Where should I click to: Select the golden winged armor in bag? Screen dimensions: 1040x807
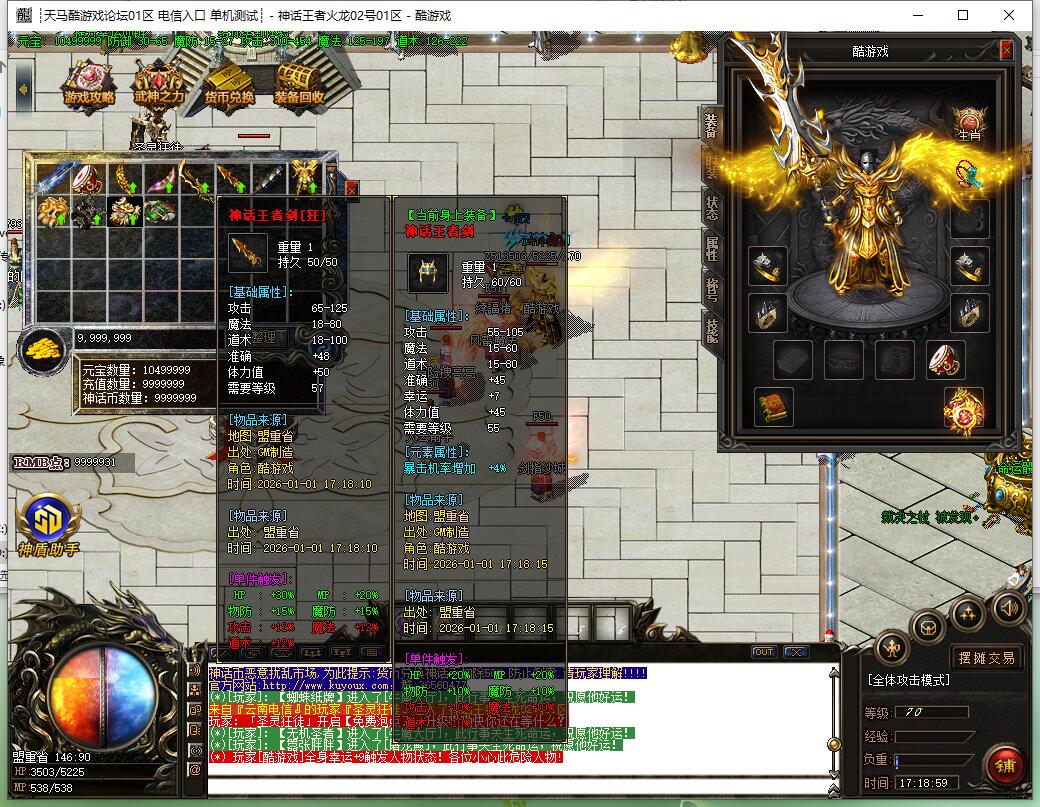304,180
